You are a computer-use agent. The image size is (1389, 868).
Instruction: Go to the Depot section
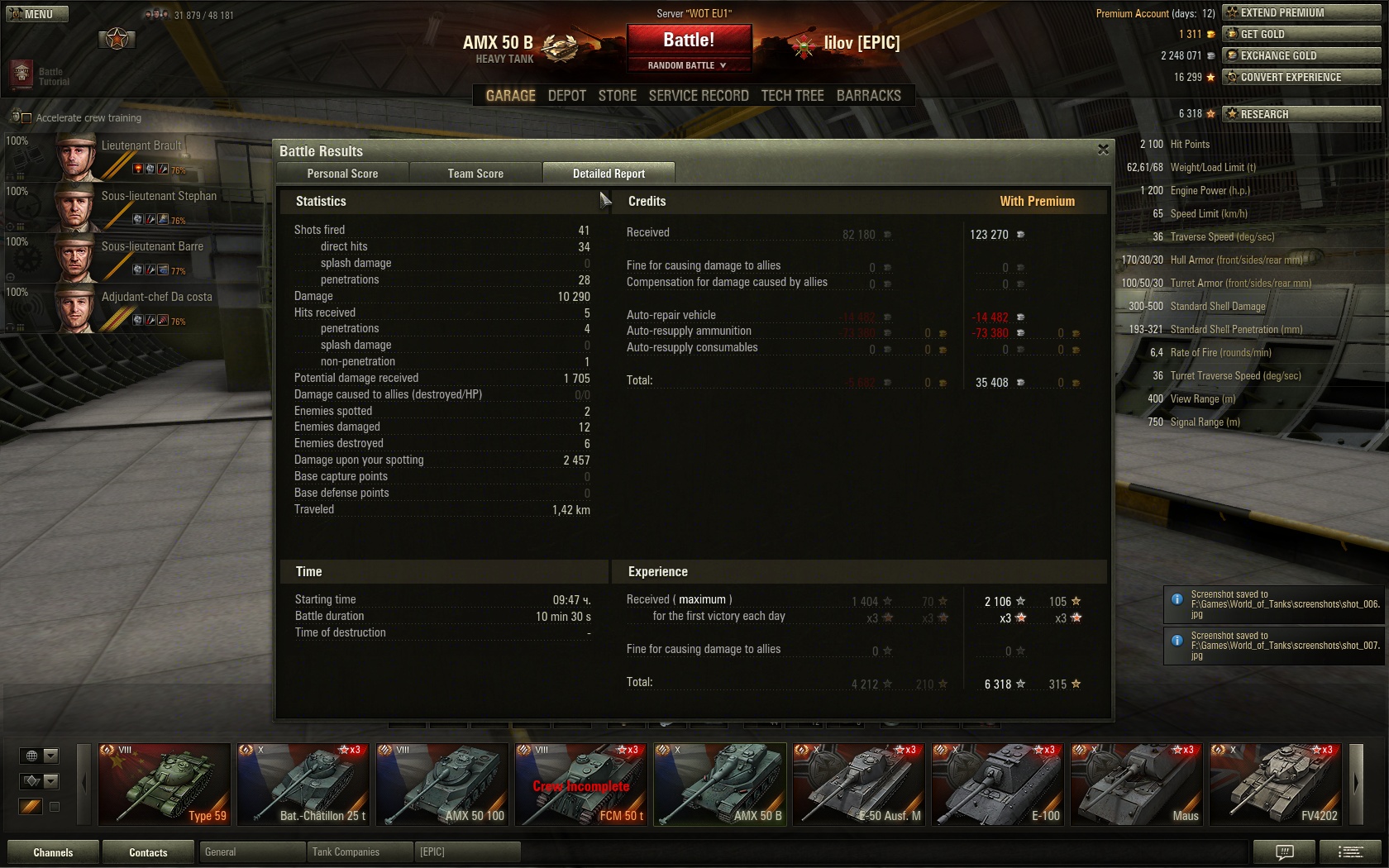click(566, 96)
